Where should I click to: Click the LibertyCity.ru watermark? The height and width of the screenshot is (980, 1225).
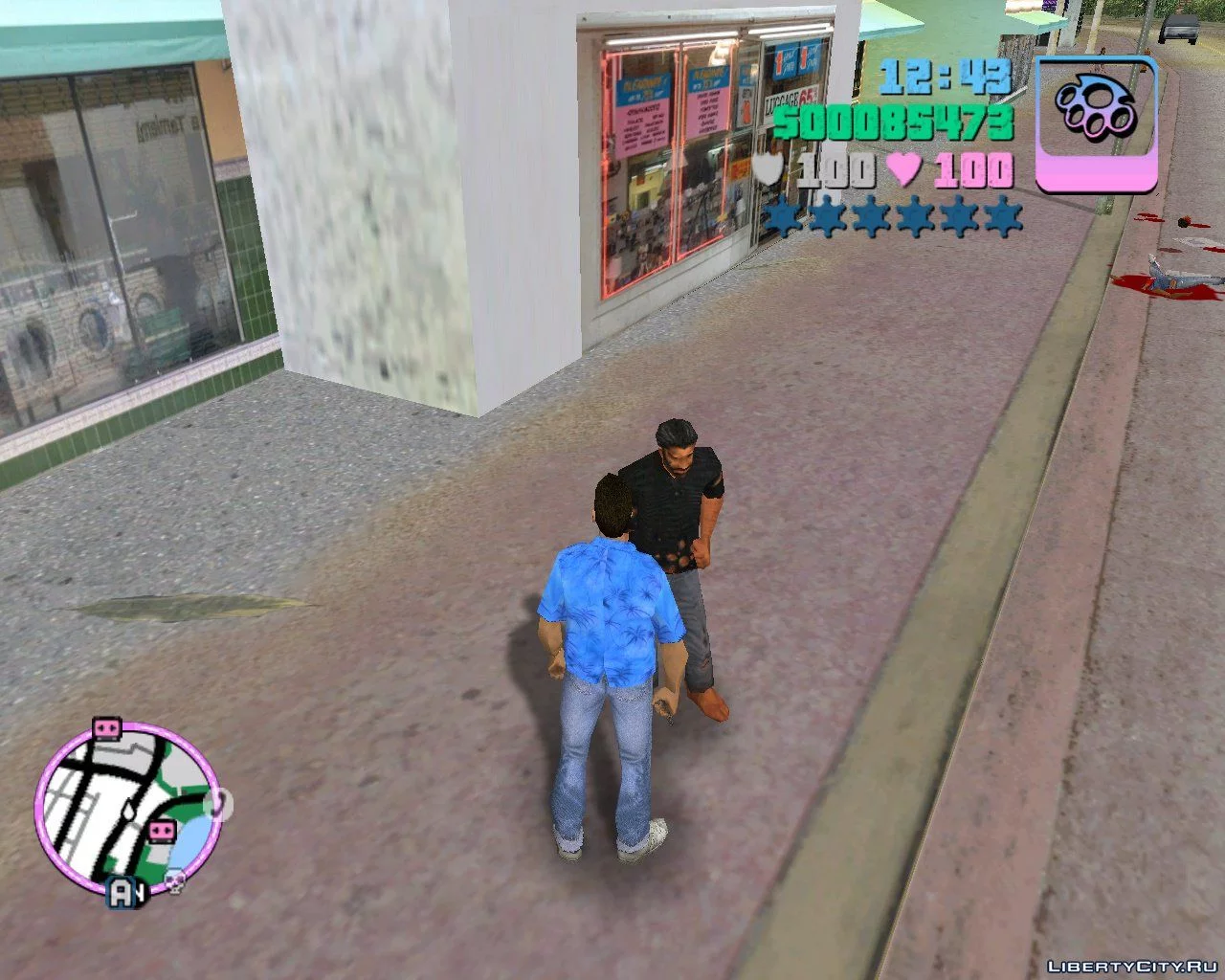[x=1132, y=966]
